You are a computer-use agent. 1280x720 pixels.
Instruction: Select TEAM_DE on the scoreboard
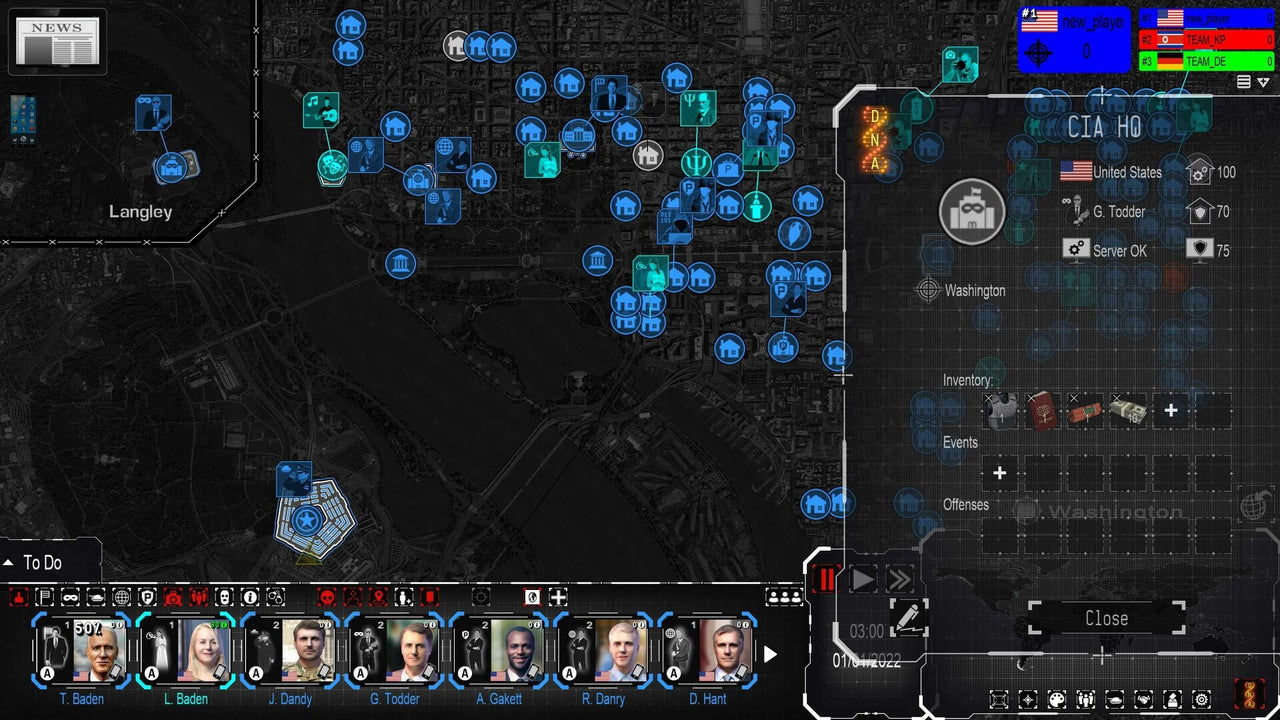pos(1205,60)
